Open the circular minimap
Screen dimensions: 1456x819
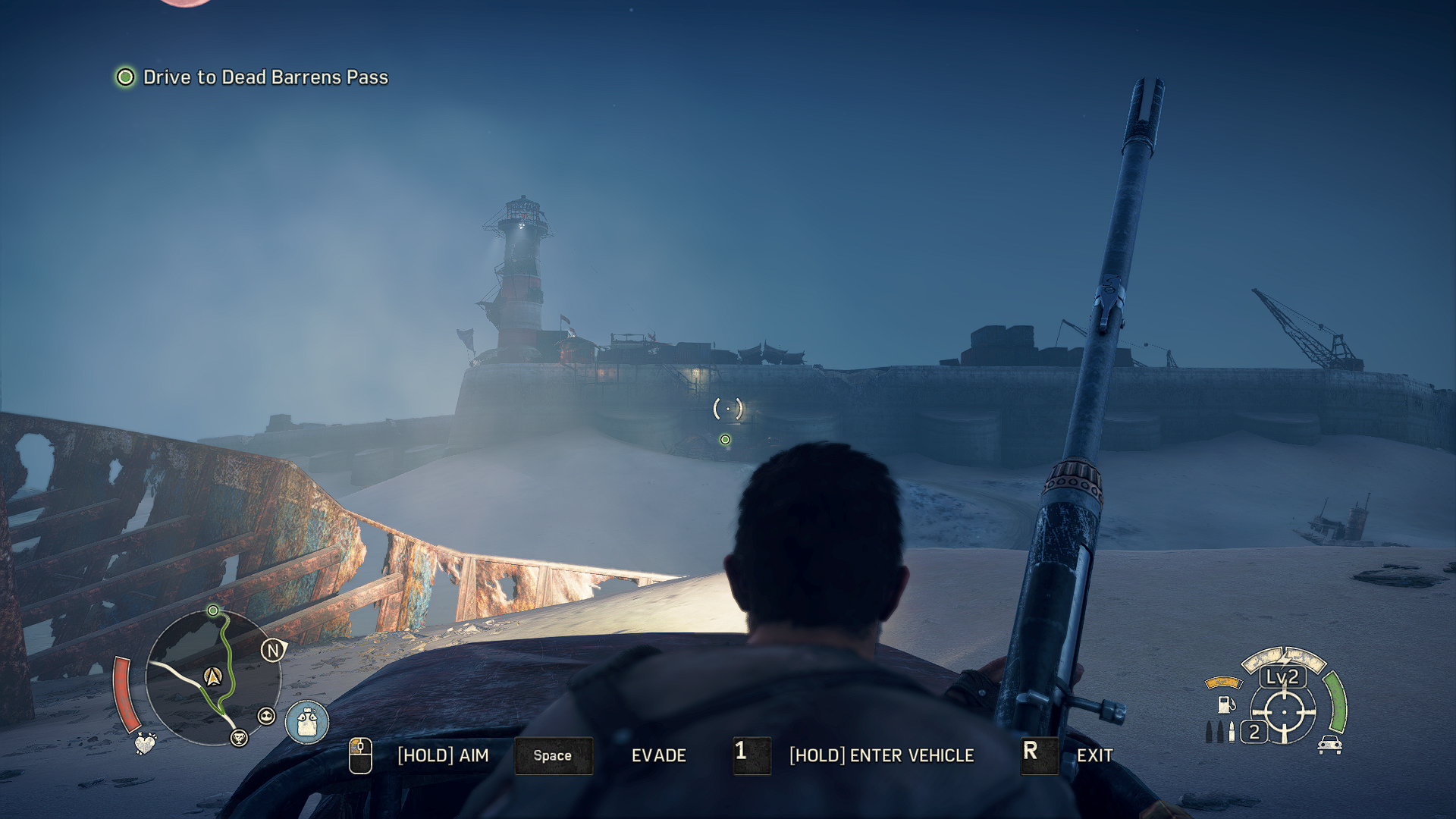coord(212,677)
